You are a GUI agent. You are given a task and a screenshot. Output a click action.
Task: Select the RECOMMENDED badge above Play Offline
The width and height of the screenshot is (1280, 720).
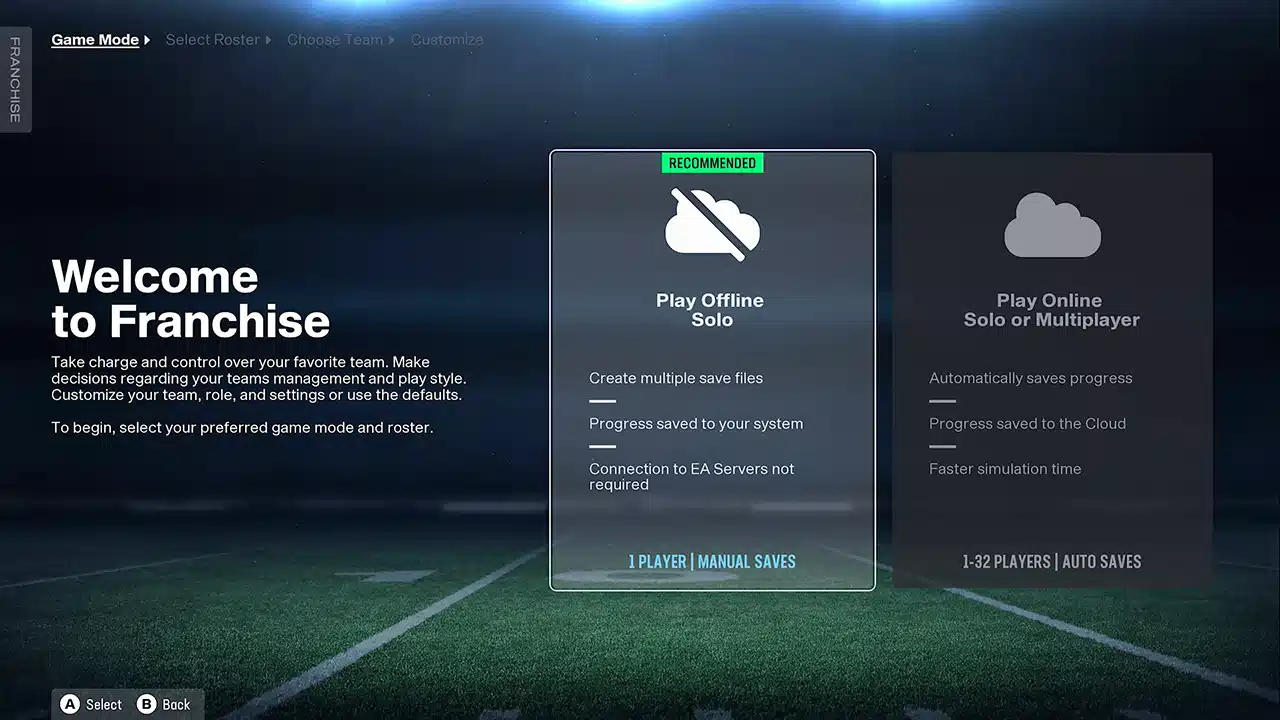[712, 162]
